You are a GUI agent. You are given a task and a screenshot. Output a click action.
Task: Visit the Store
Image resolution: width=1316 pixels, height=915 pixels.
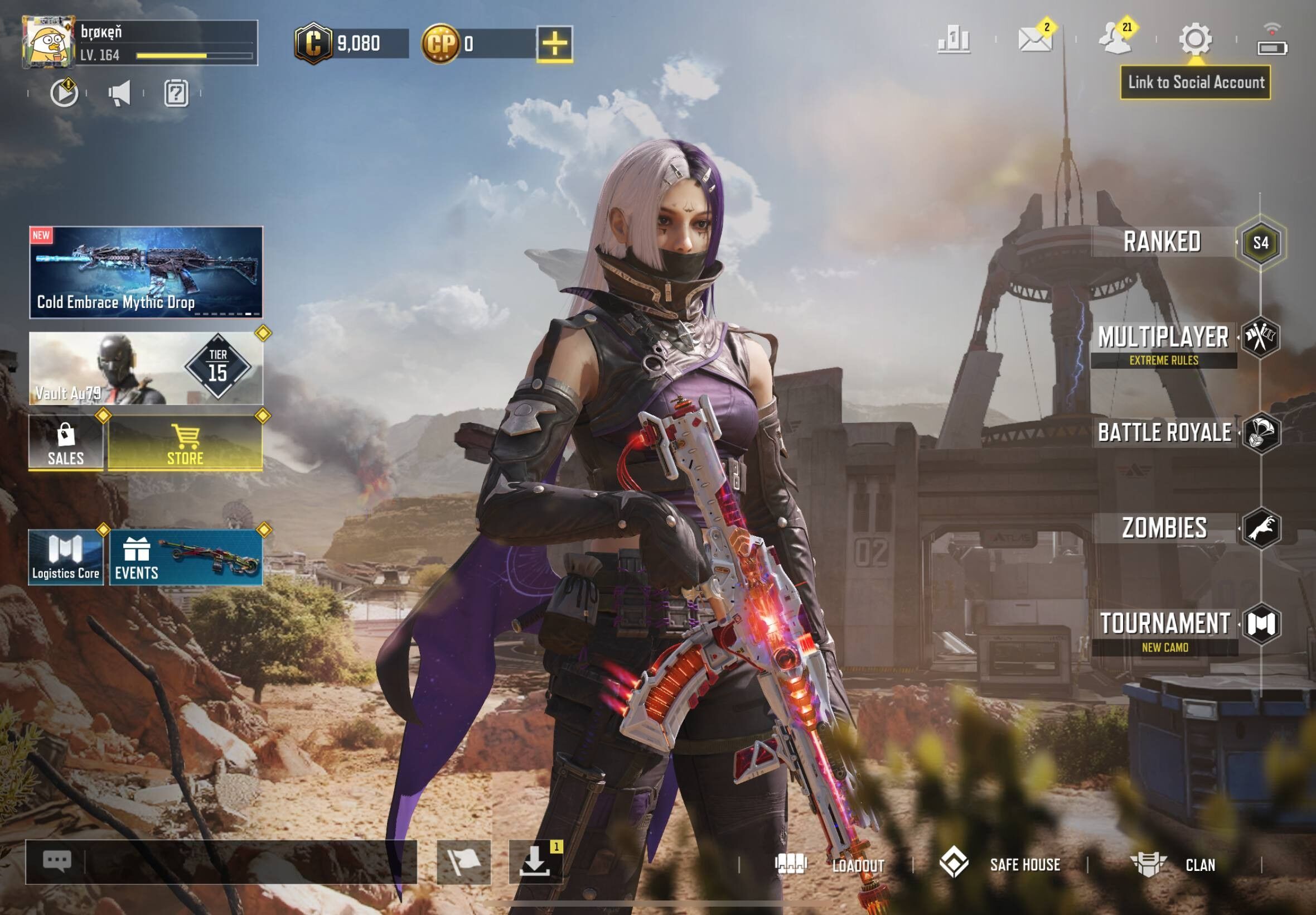click(x=185, y=442)
